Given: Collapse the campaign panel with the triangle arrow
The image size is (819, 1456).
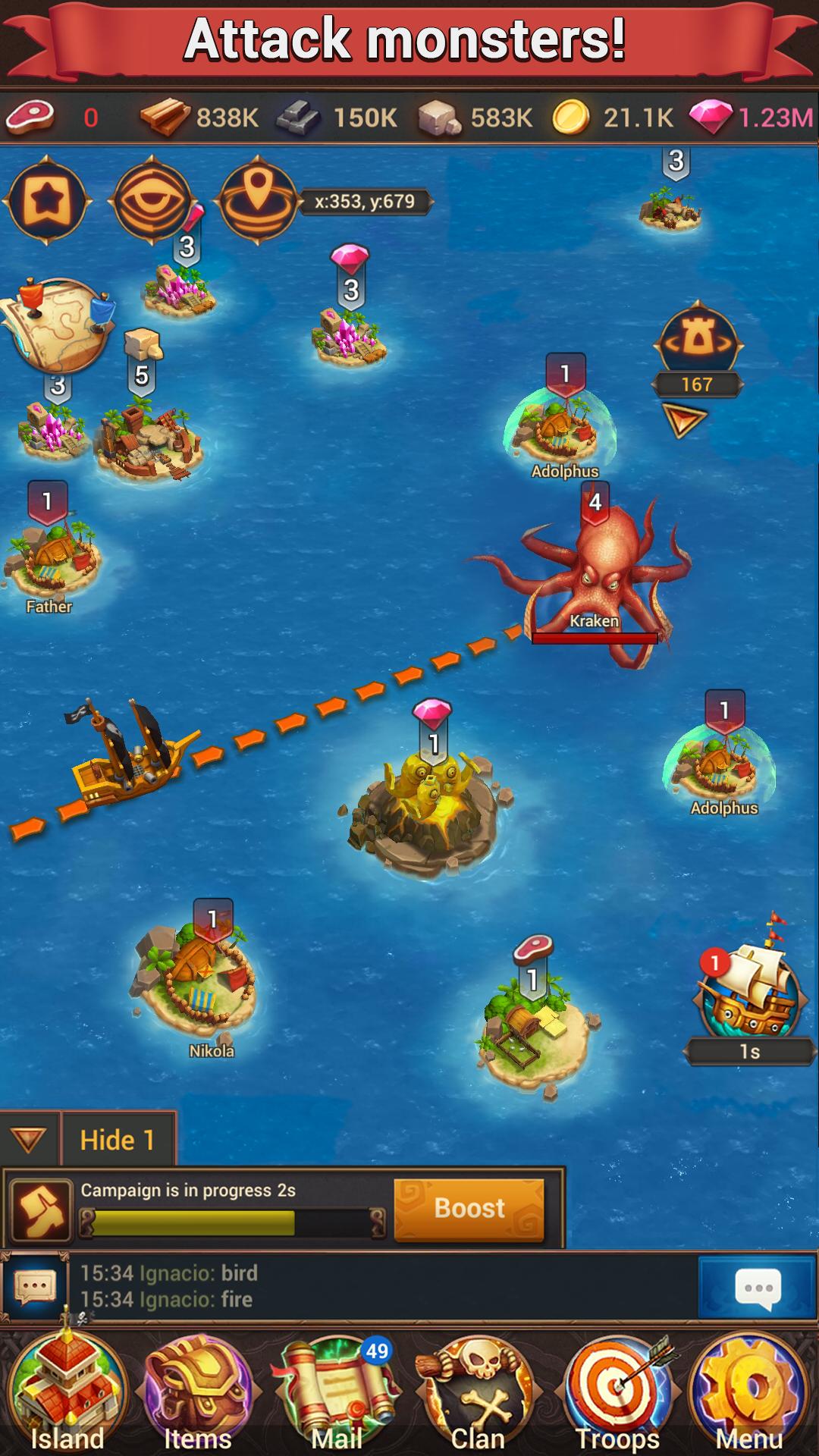Looking at the screenshot, I should 29,1140.
